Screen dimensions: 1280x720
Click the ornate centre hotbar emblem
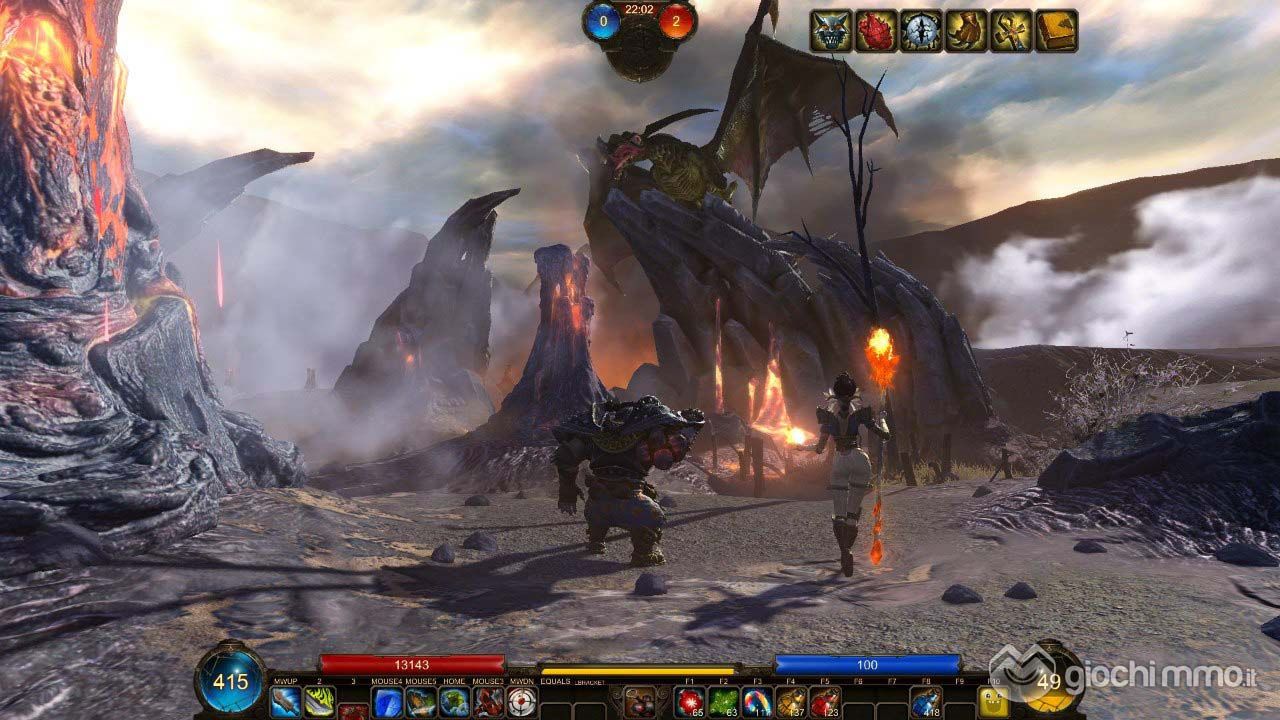click(639, 702)
